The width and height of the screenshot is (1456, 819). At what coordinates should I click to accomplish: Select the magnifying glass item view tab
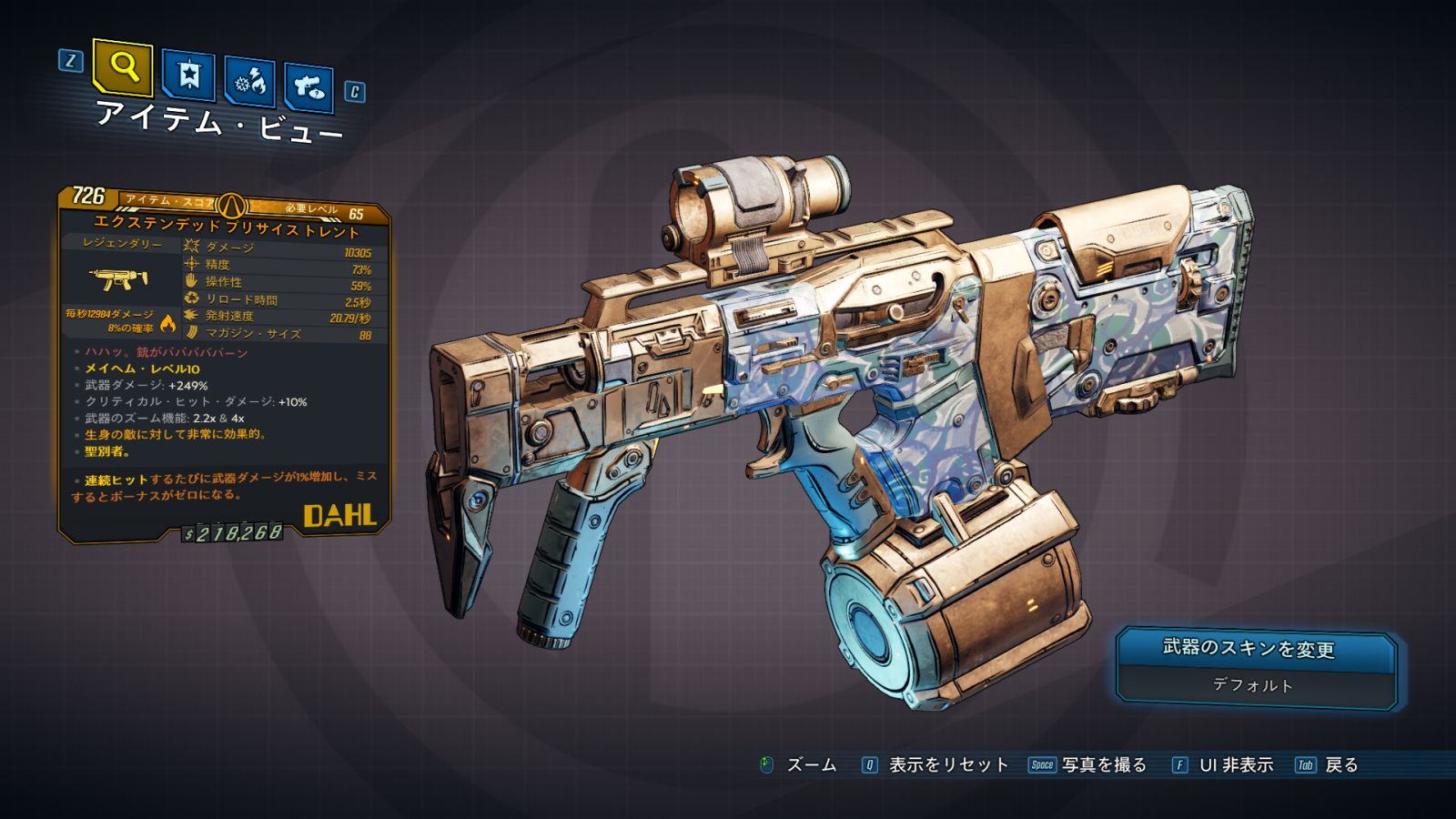click(x=123, y=66)
